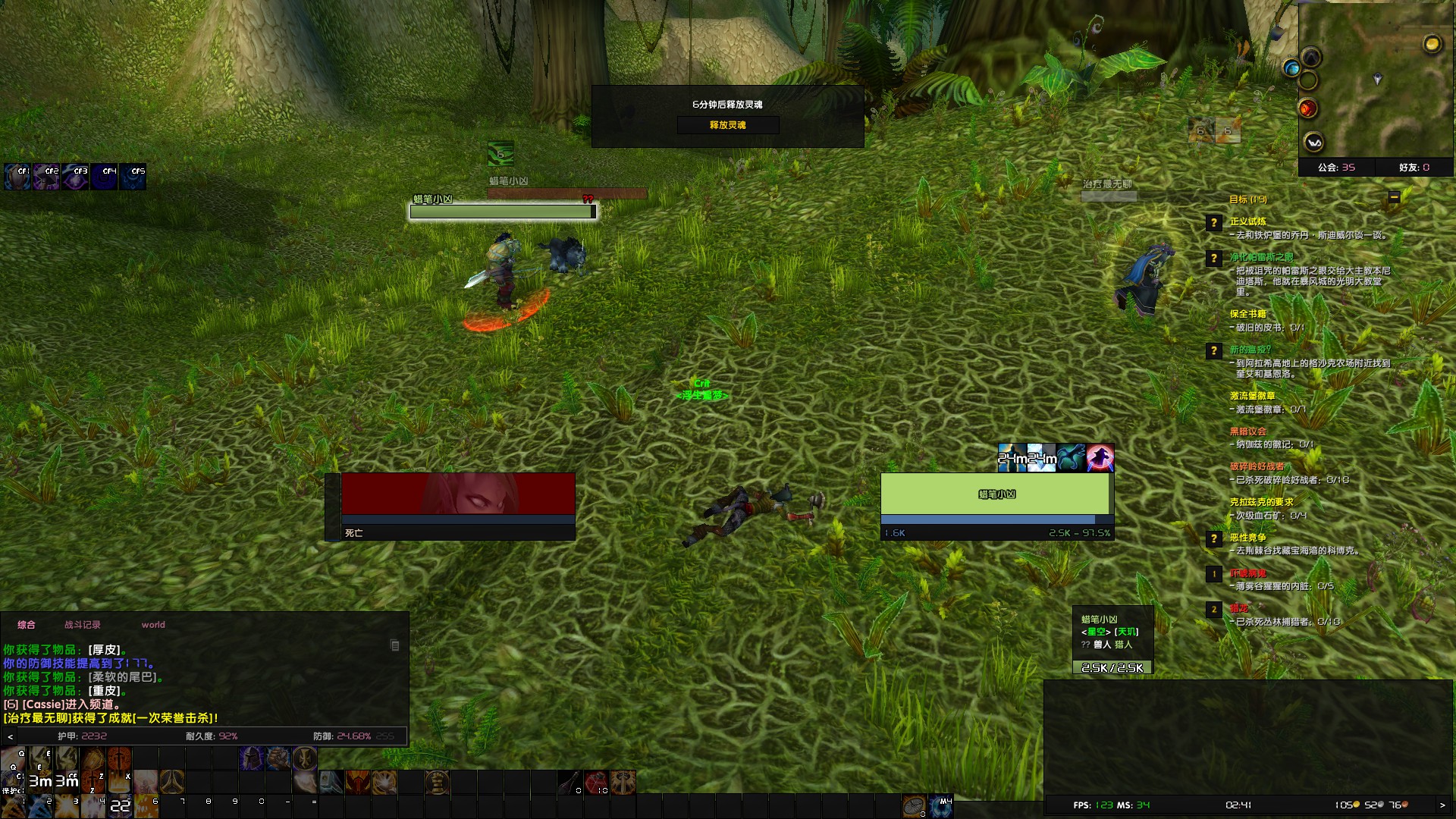Select the 正义试炼 quest in the tracker
The image size is (1456, 819).
point(1247,221)
